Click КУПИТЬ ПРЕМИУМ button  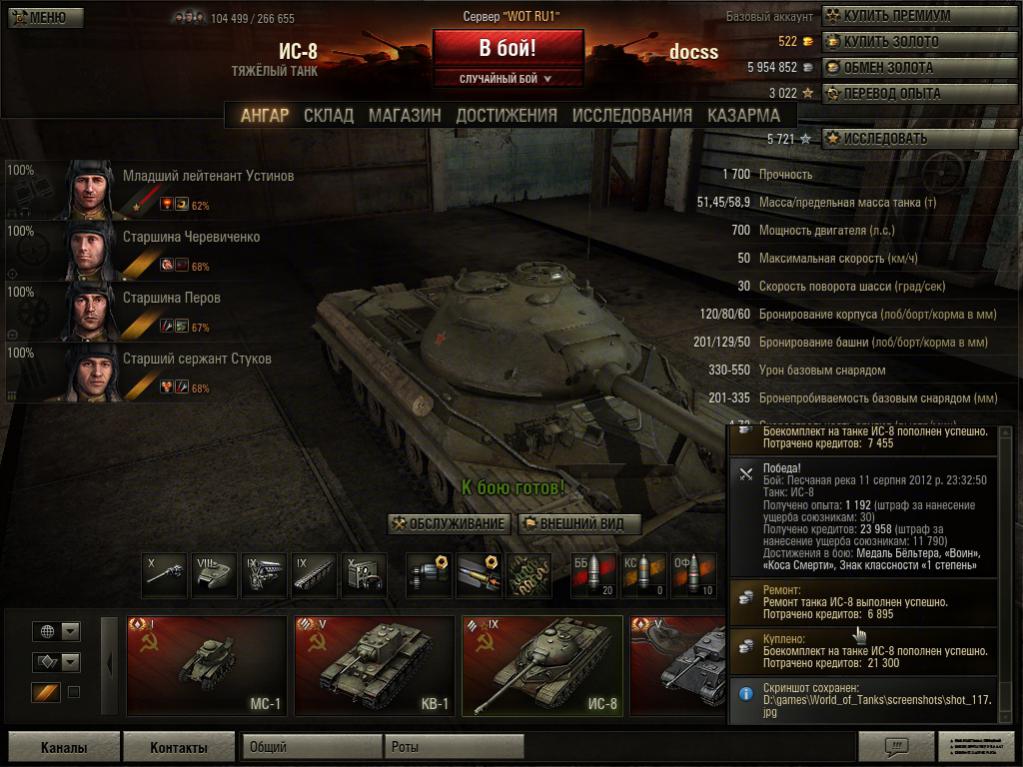coord(919,16)
